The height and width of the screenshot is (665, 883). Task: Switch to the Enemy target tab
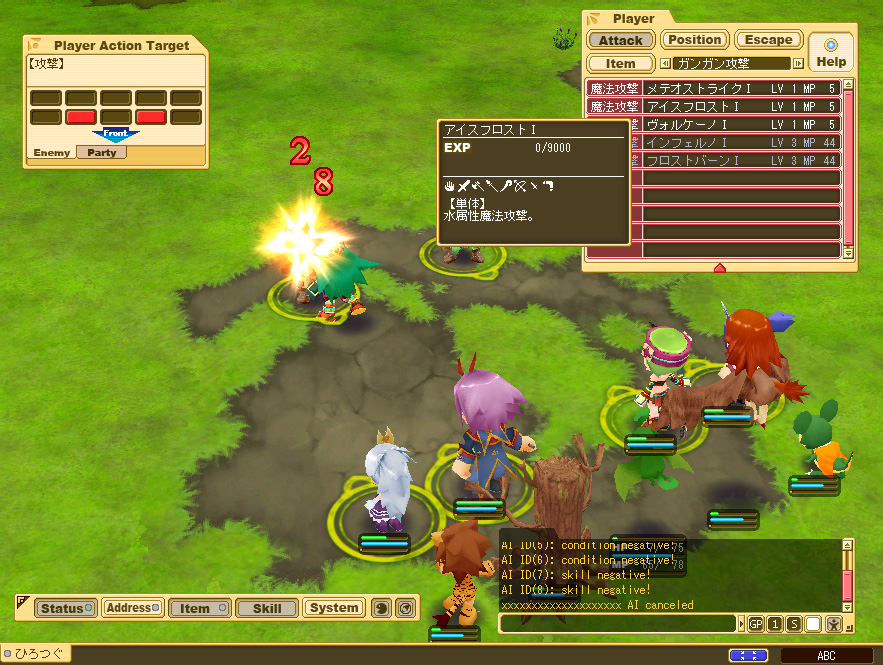tap(51, 153)
